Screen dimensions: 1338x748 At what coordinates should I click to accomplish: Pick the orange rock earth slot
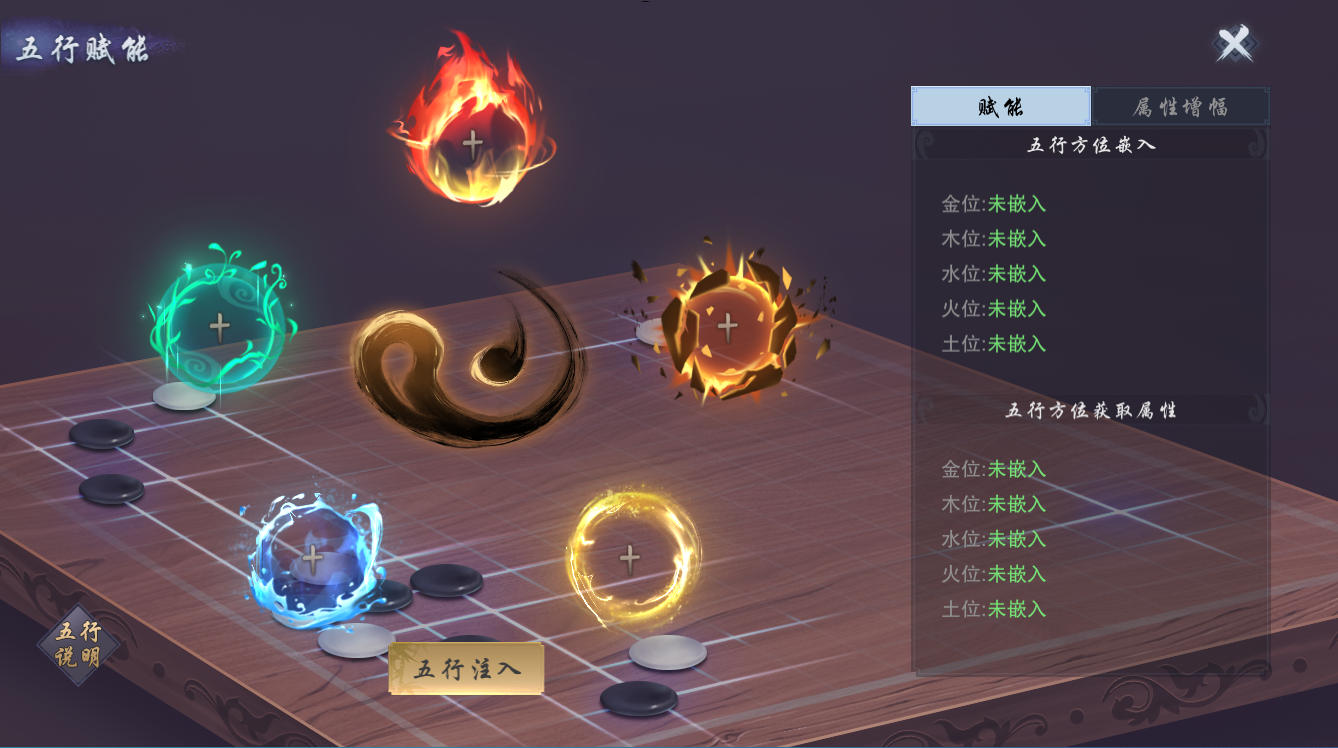(727, 325)
